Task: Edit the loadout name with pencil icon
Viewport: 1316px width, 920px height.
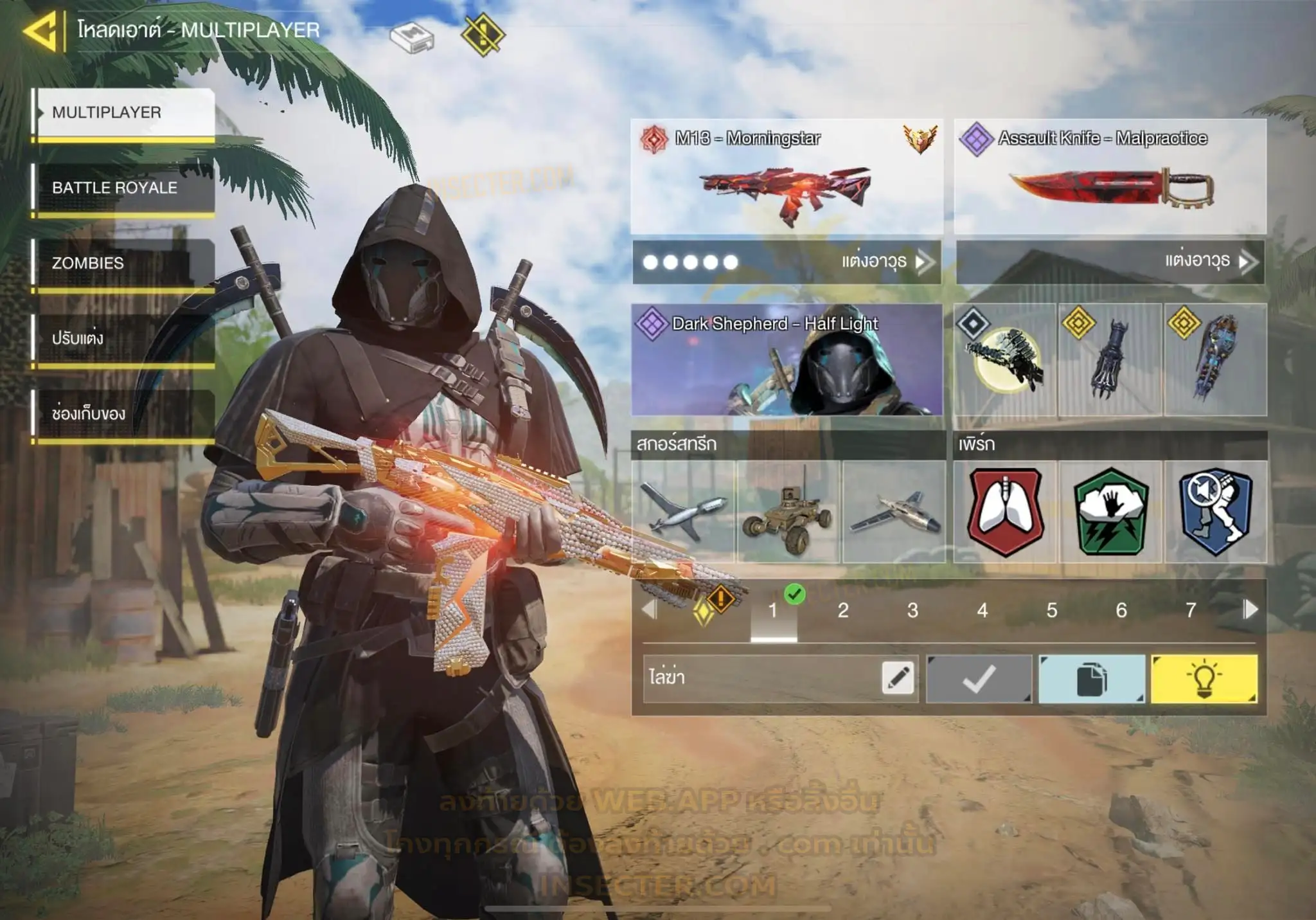Action: pyautogui.click(x=898, y=678)
